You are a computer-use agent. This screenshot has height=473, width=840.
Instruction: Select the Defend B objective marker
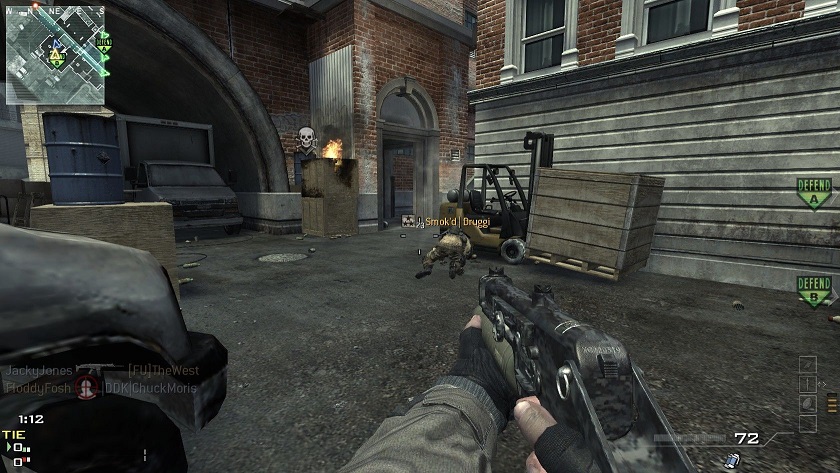pyautogui.click(x=814, y=291)
